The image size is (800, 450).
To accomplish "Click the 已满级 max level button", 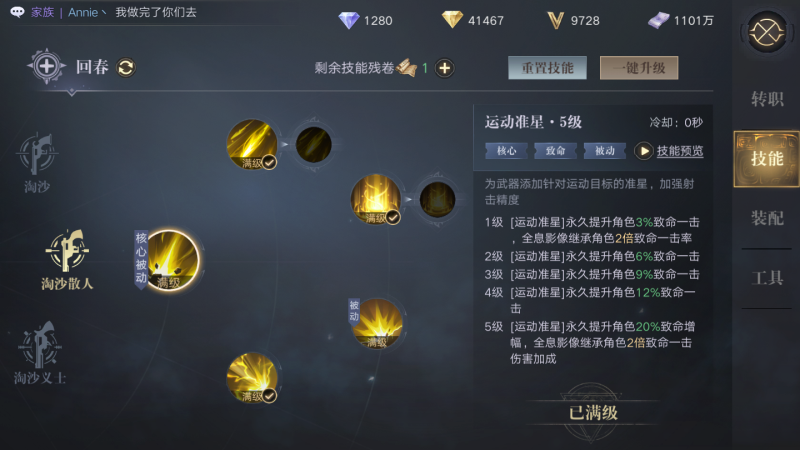I will tap(593, 412).
